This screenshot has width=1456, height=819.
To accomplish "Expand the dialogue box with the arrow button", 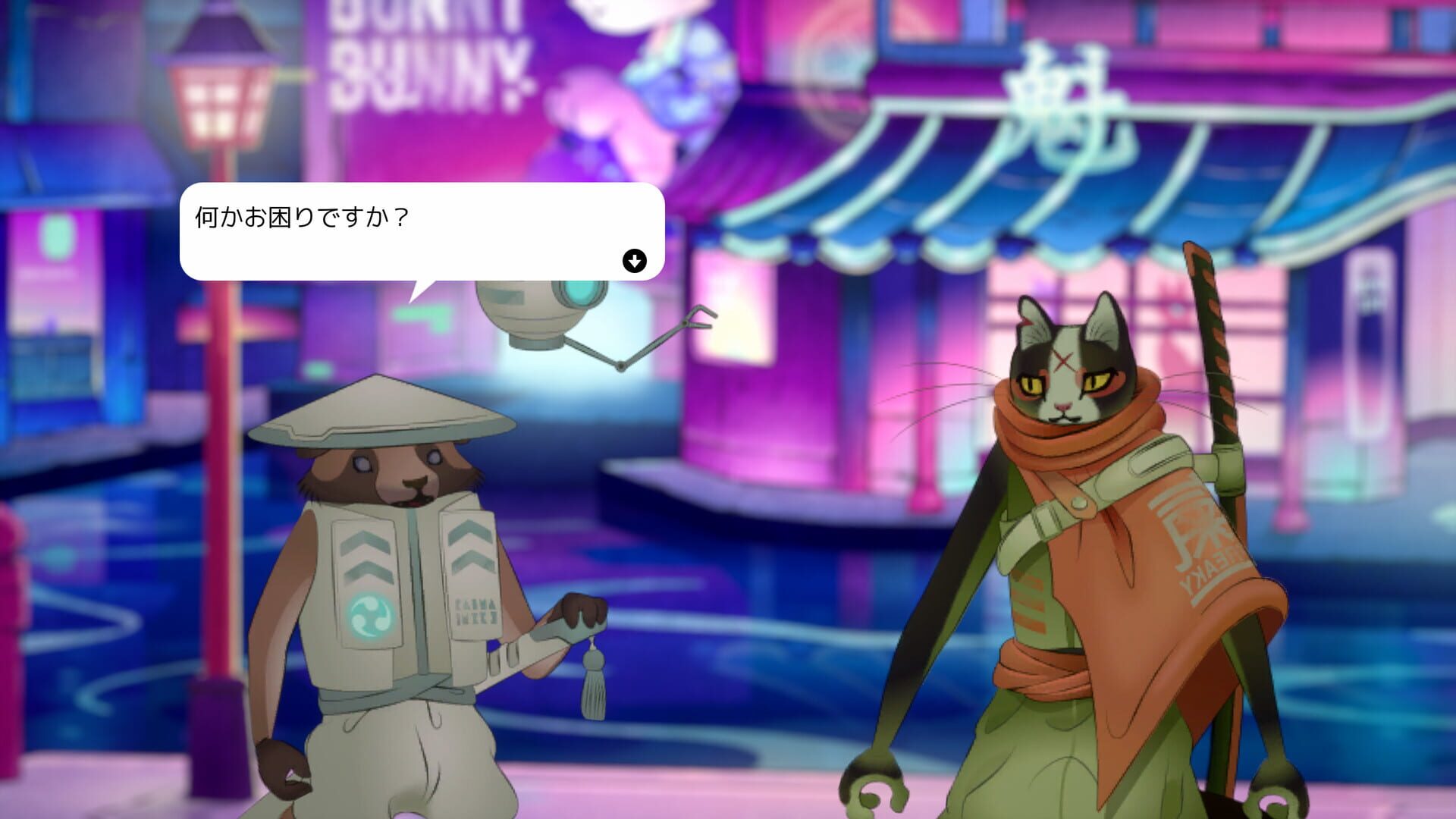I will point(634,261).
